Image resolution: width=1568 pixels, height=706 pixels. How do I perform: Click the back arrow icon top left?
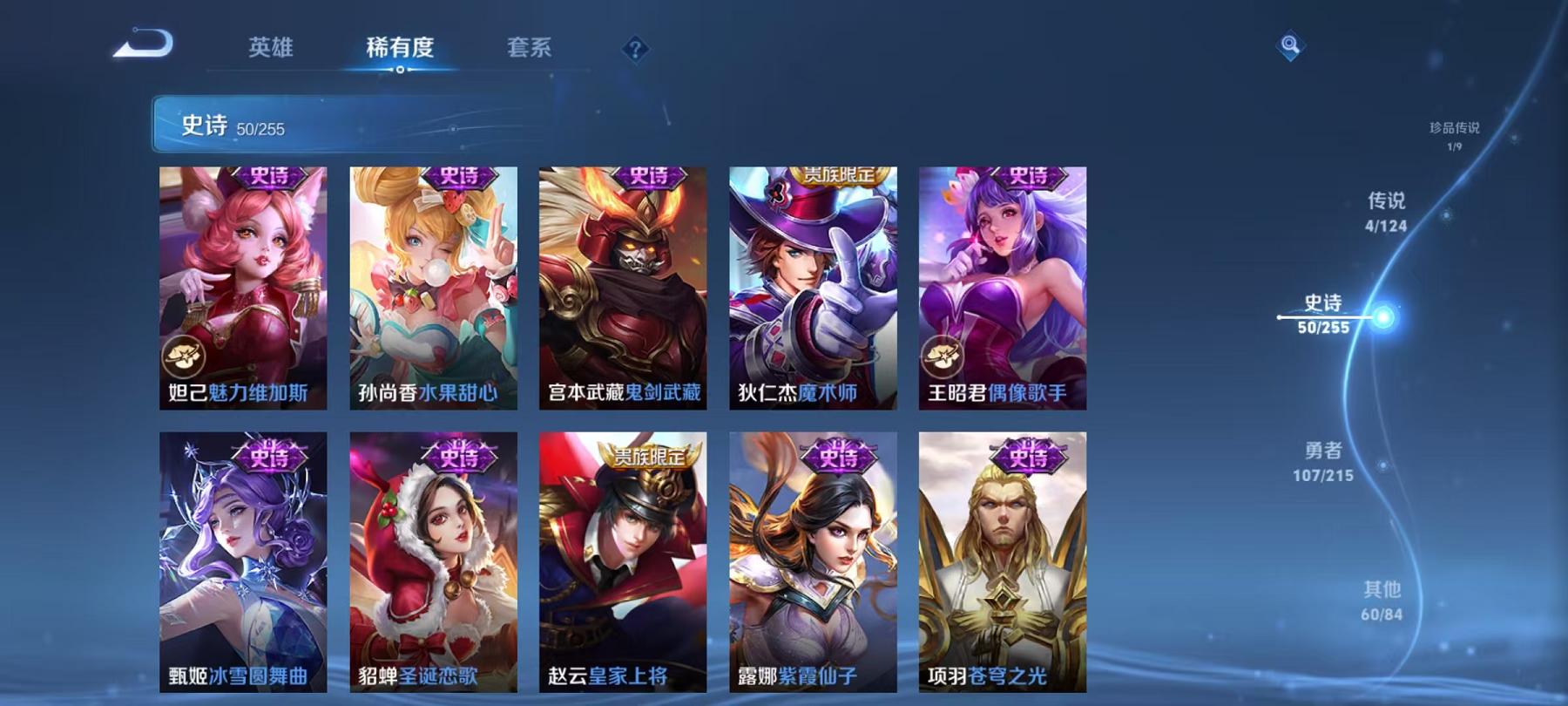click(x=144, y=42)
